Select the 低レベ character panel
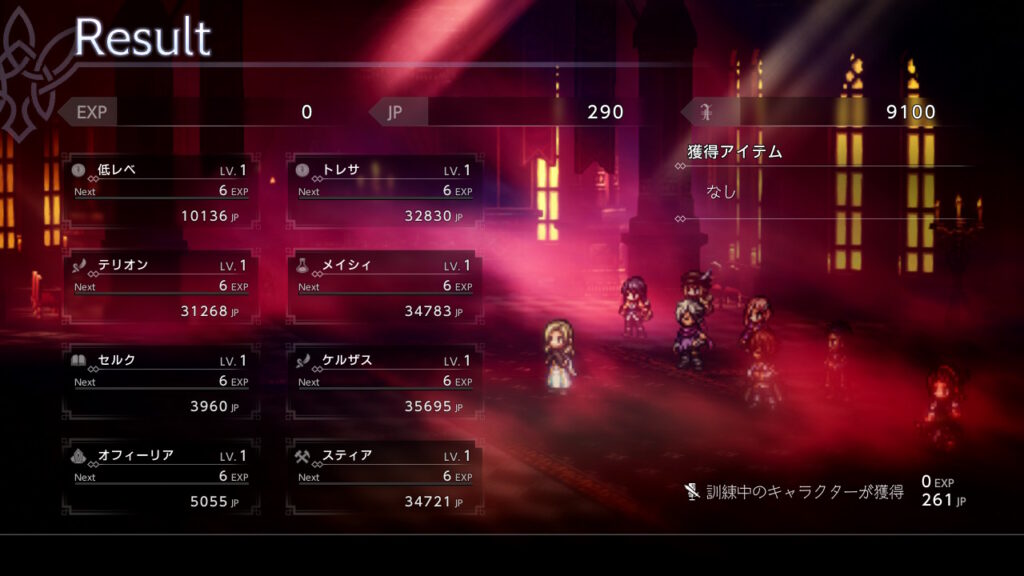This screenshot has height=576, width=1024. tap(161, 192)
